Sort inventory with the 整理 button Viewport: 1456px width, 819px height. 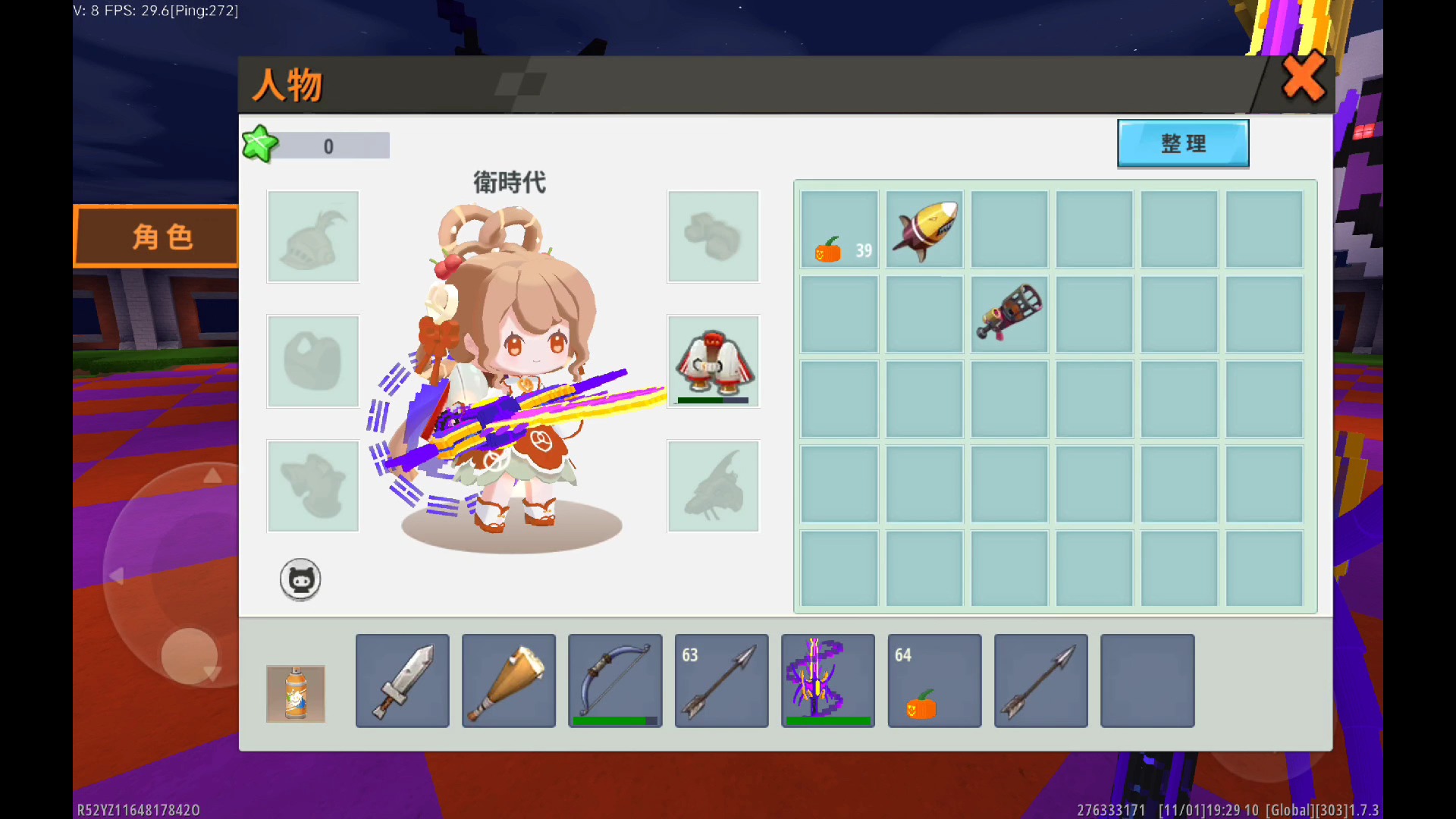1182,143
